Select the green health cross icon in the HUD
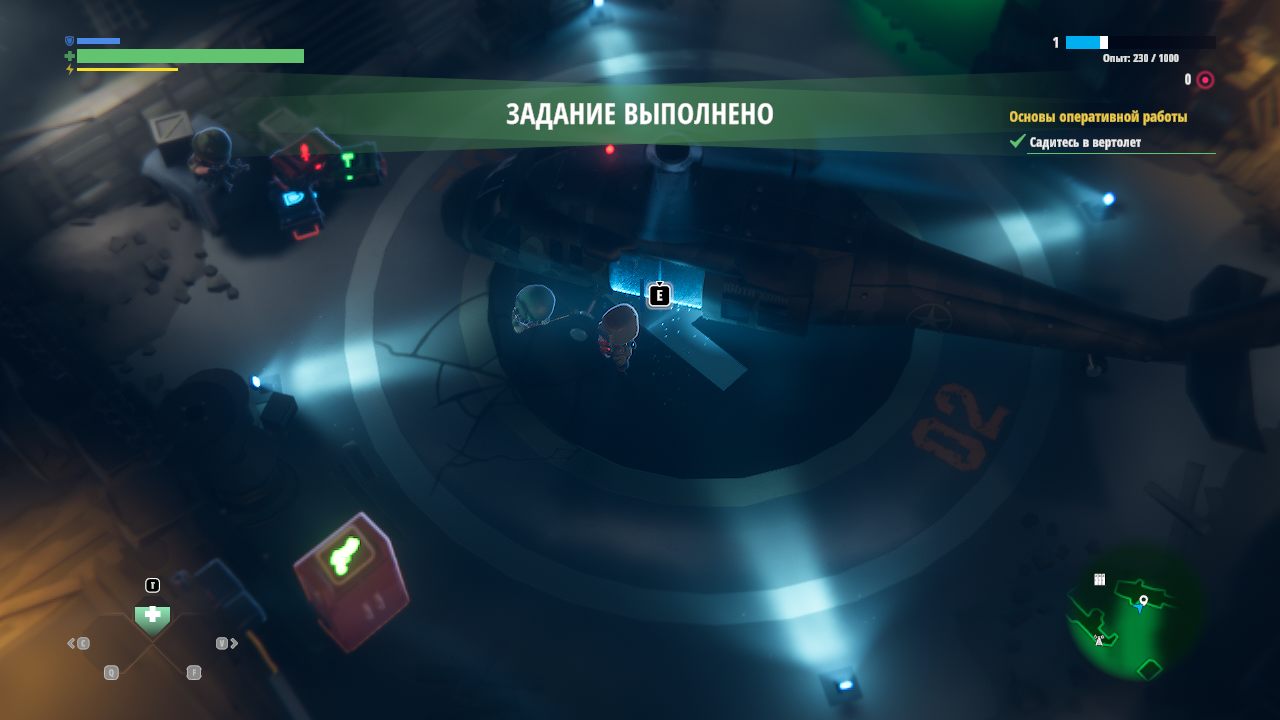 tap(68, 56)
